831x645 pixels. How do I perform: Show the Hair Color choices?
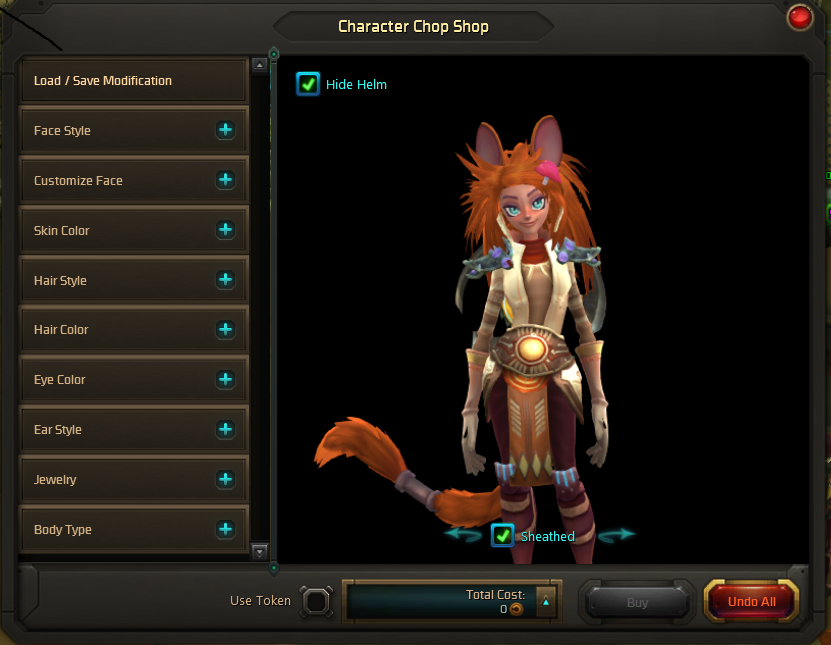tap(225, 329)
